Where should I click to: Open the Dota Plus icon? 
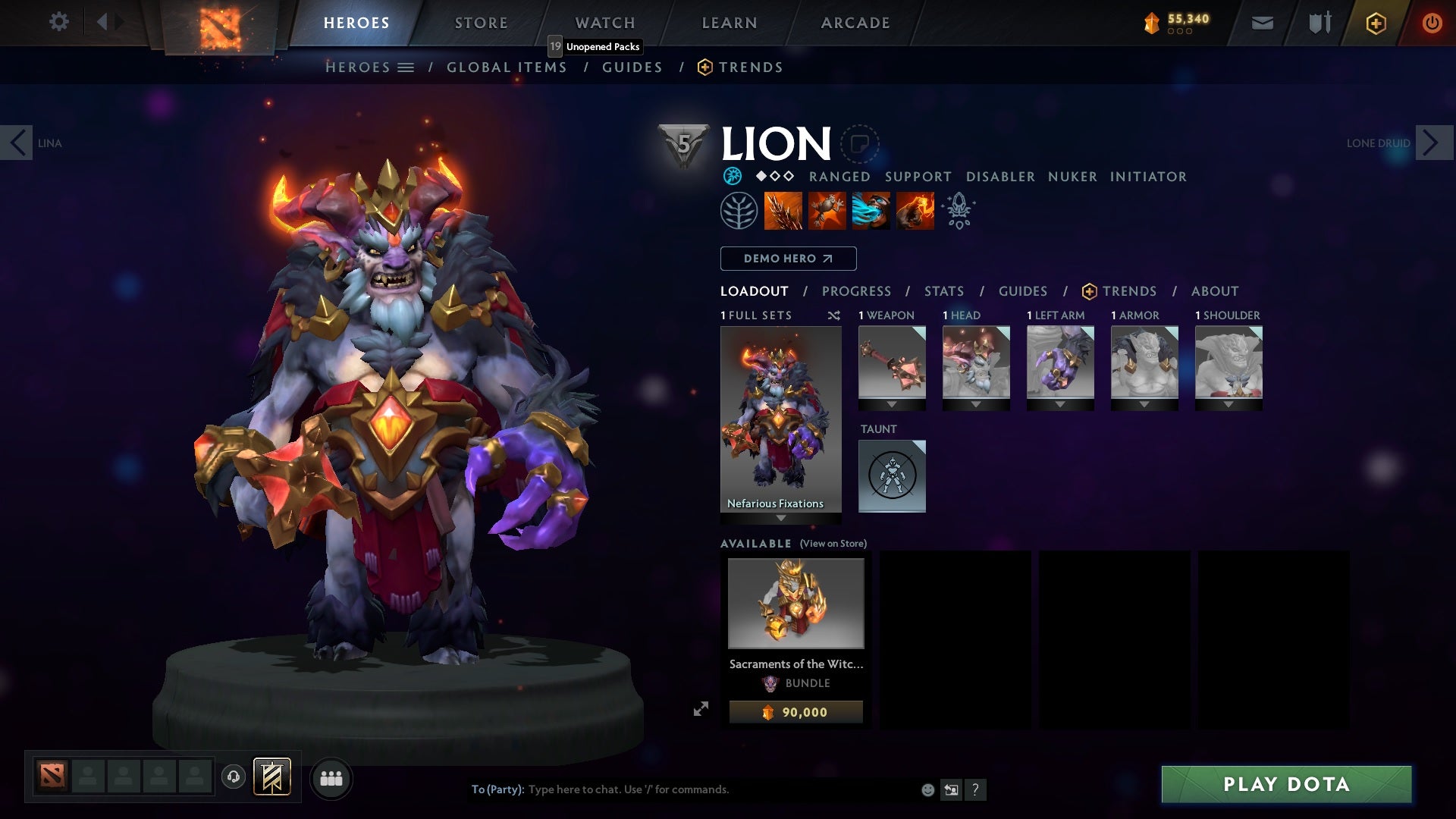pyautogui.click(x=1375, y=23)
